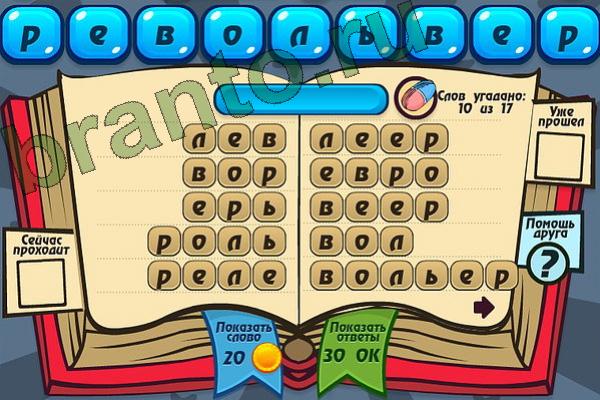Image resolution: width=600 pixels, height=400 pixels.
Task: Pick the letter Л tile
Action: (x=297, y=33)
